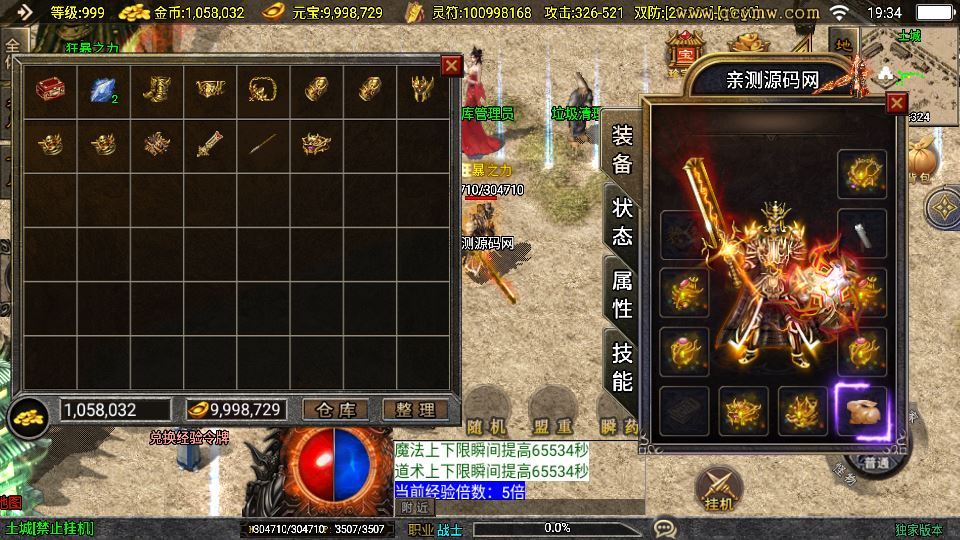Pick the golden boots in the bag

[157, 92]
